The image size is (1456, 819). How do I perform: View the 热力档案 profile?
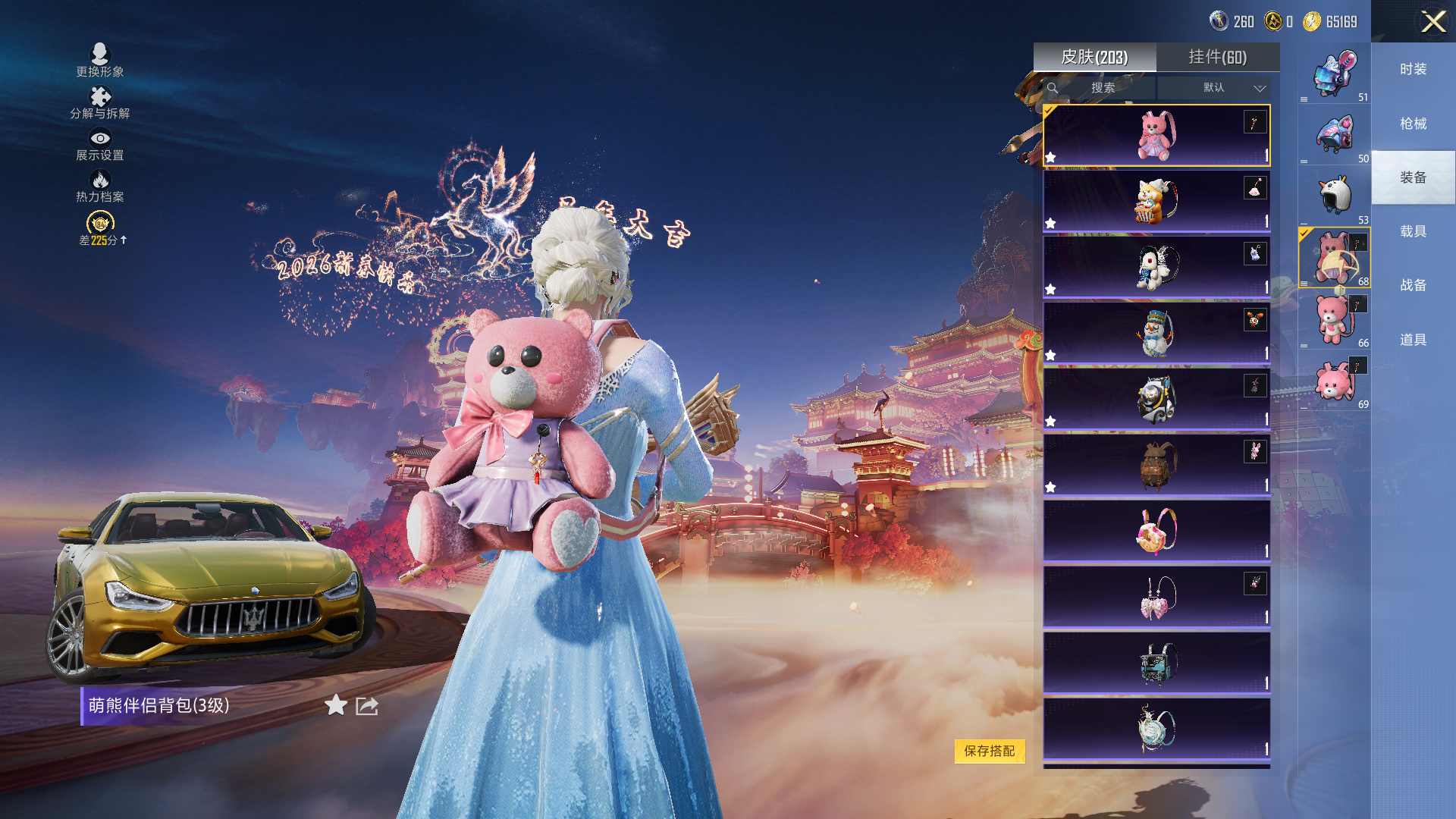tap(100, 186)
